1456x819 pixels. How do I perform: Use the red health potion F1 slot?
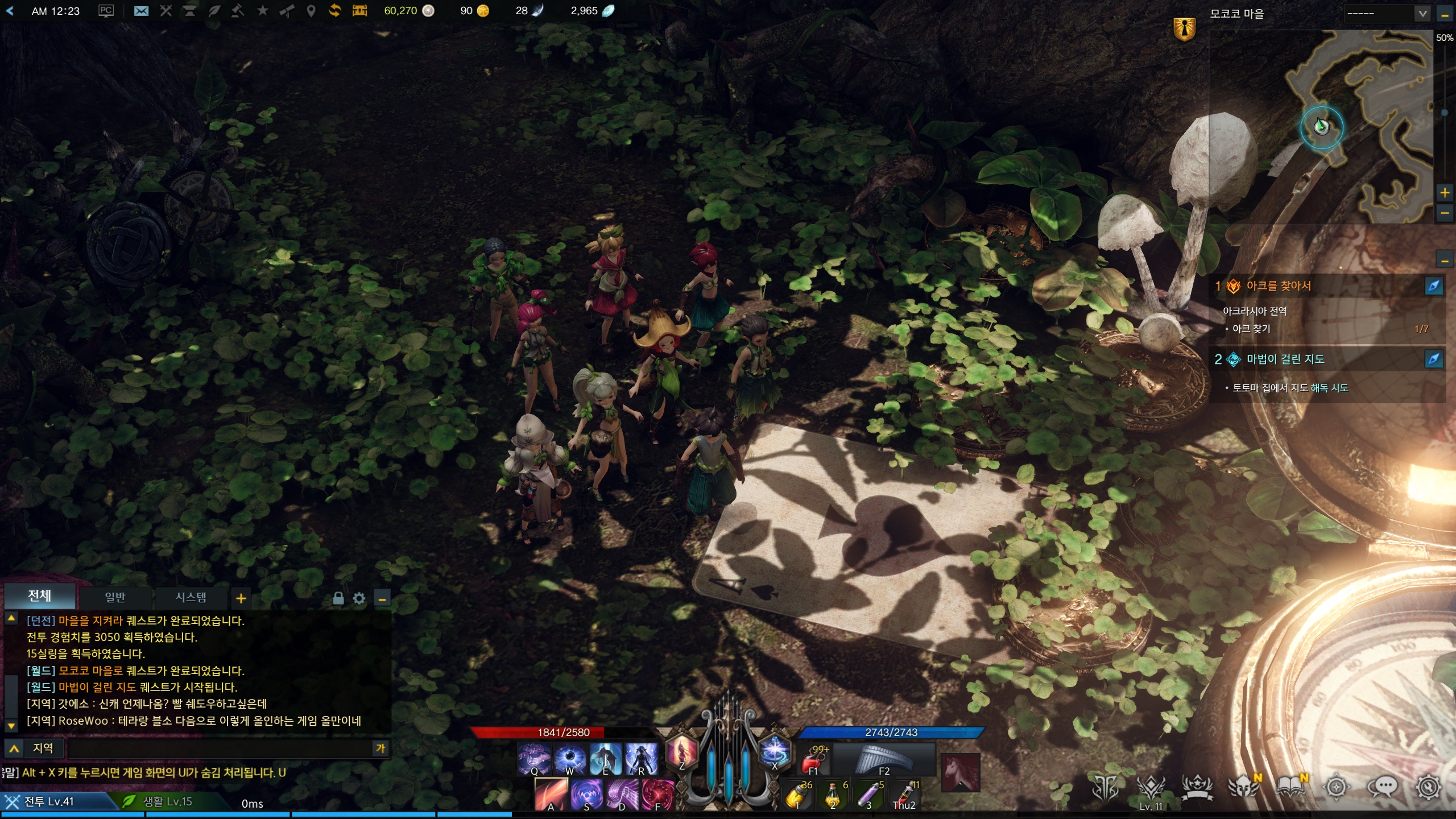(x=814, y=759)
